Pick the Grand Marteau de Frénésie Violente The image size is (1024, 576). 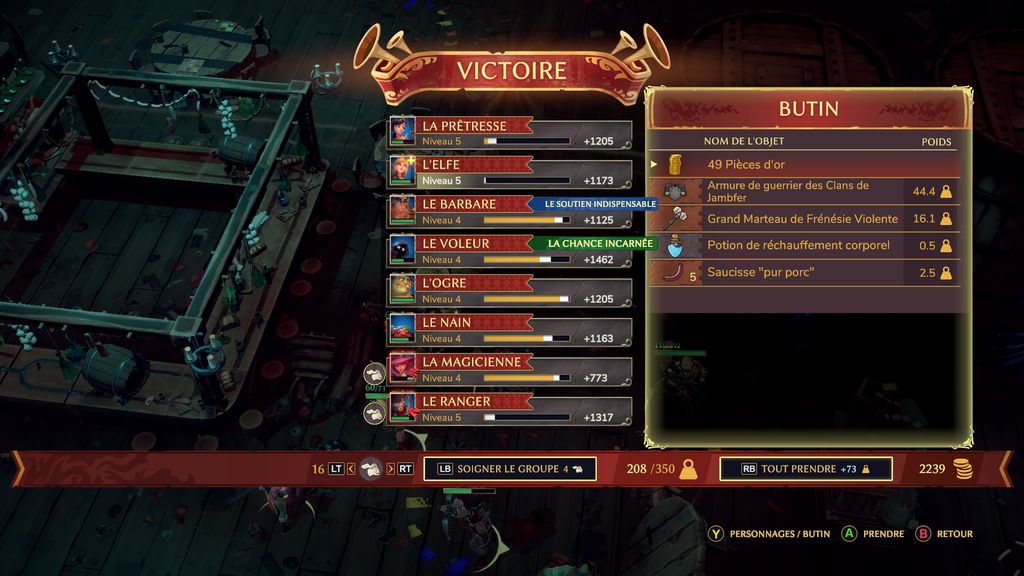pos(805,218)
